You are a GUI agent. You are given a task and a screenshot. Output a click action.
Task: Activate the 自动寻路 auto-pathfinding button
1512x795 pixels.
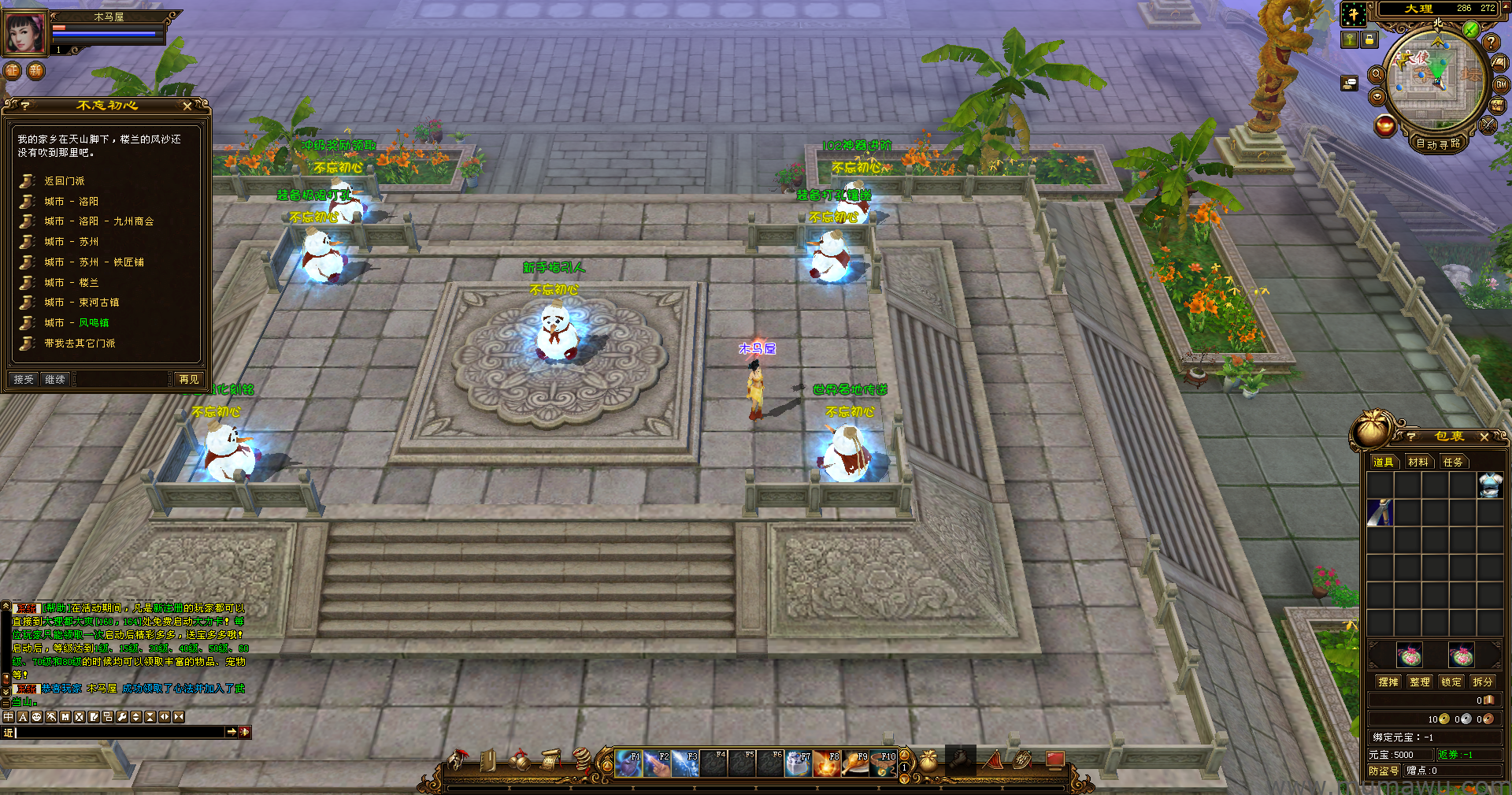(x=1438, y=143)
